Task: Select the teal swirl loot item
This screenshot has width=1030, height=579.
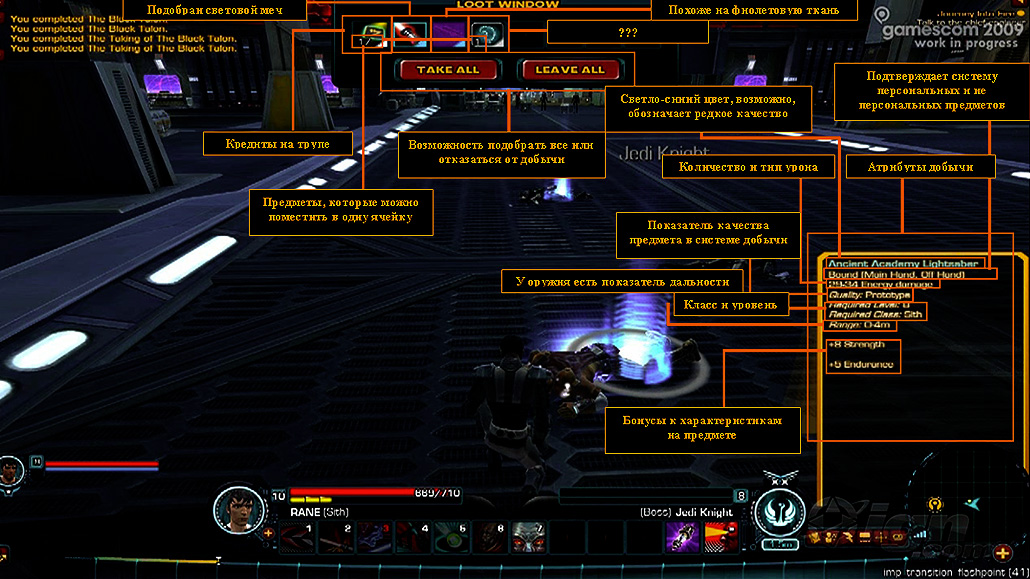Action: (x=487, y=35)
